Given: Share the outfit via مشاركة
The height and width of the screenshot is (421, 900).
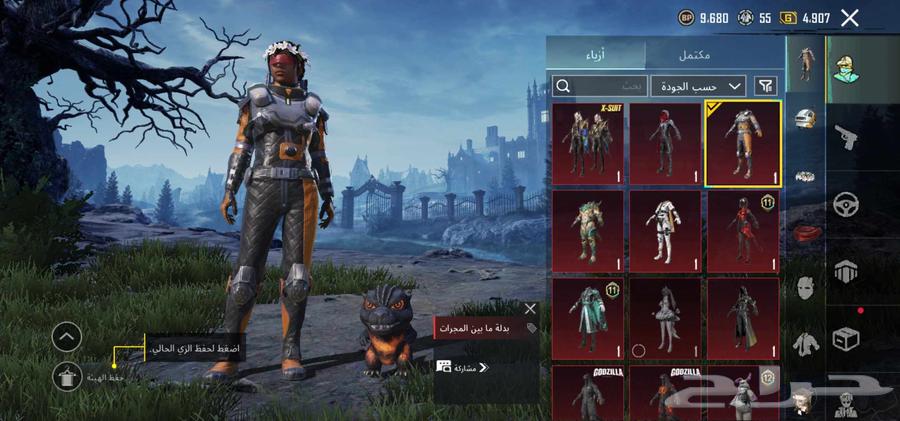Looking at the screenshot, I should [464, 368].
